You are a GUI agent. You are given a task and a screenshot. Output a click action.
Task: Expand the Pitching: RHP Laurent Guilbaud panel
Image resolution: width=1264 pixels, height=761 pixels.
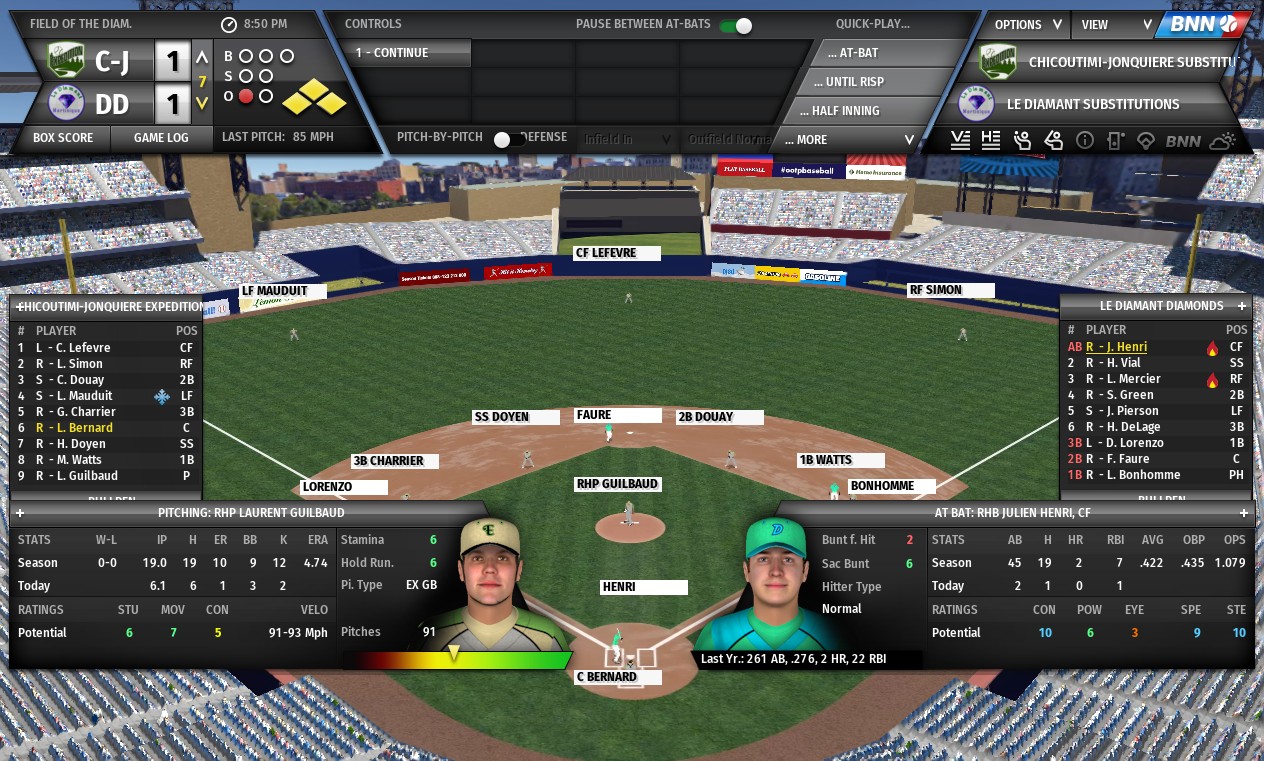pyautogui.click(x=20, y=513)
